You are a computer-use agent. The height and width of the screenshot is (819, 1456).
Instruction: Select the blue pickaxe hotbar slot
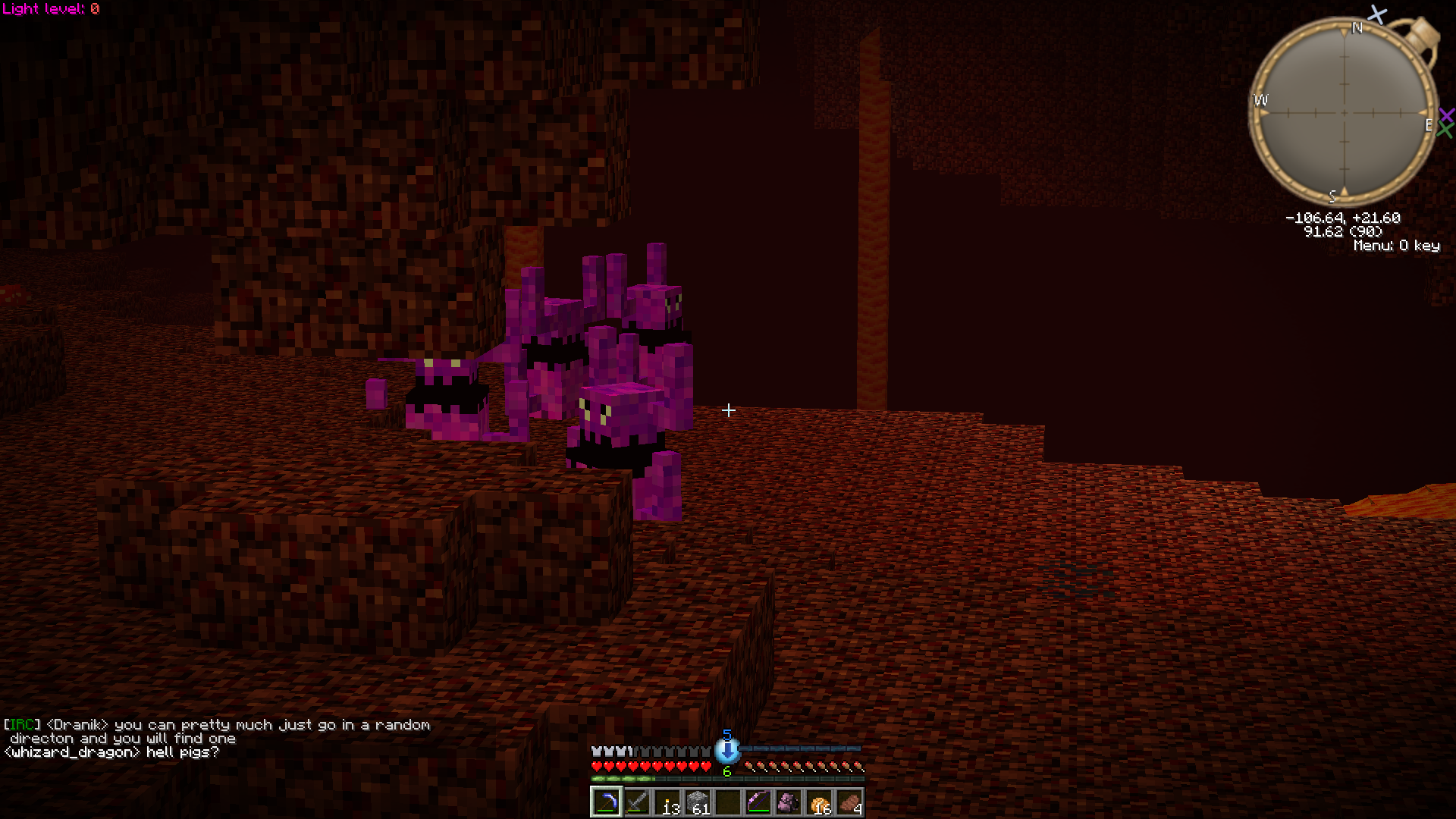(x=607, y=802)
